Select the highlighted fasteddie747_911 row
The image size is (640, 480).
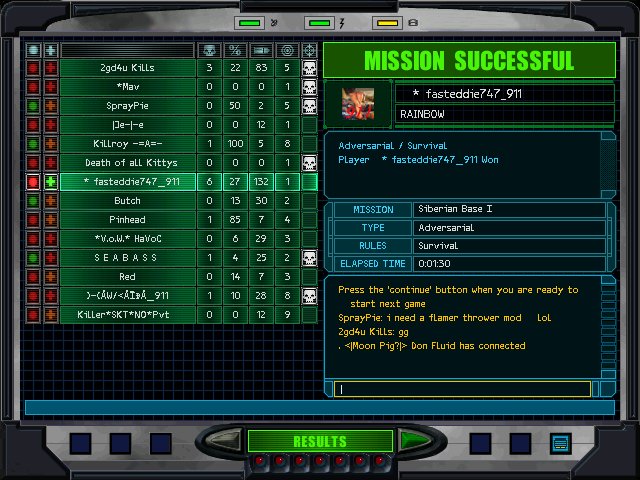click(x=127, y=182)
